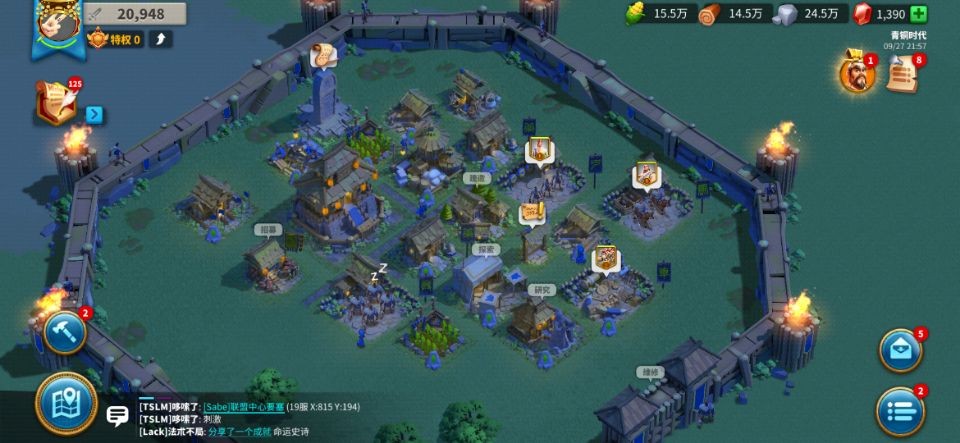Select the 探索 label bubble
The height and width of the screenshot is (443, 960).
click(x=486, y=250)
